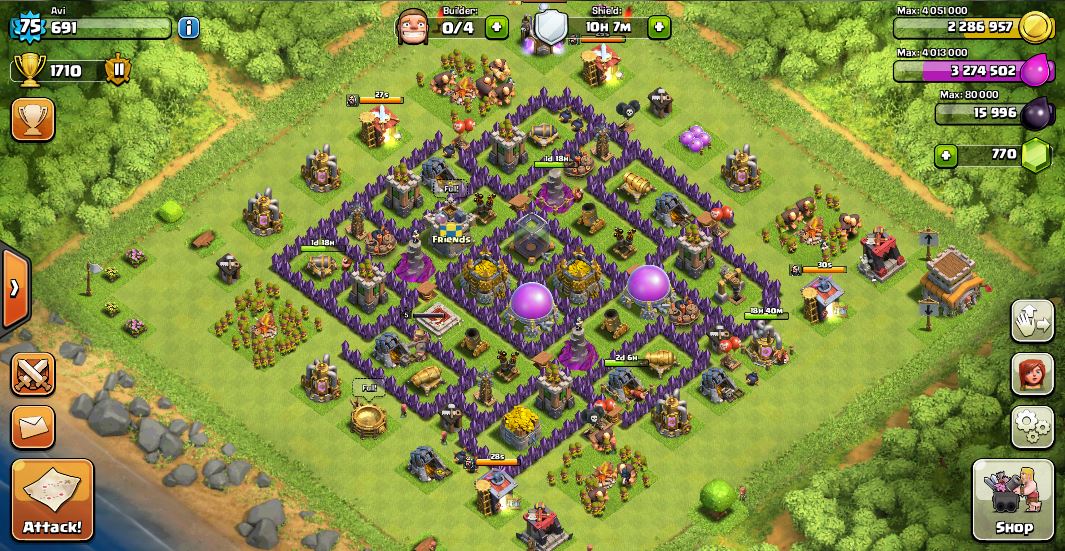
Task: Open the envelope mail inbox
Action: (x=32, y=427)
